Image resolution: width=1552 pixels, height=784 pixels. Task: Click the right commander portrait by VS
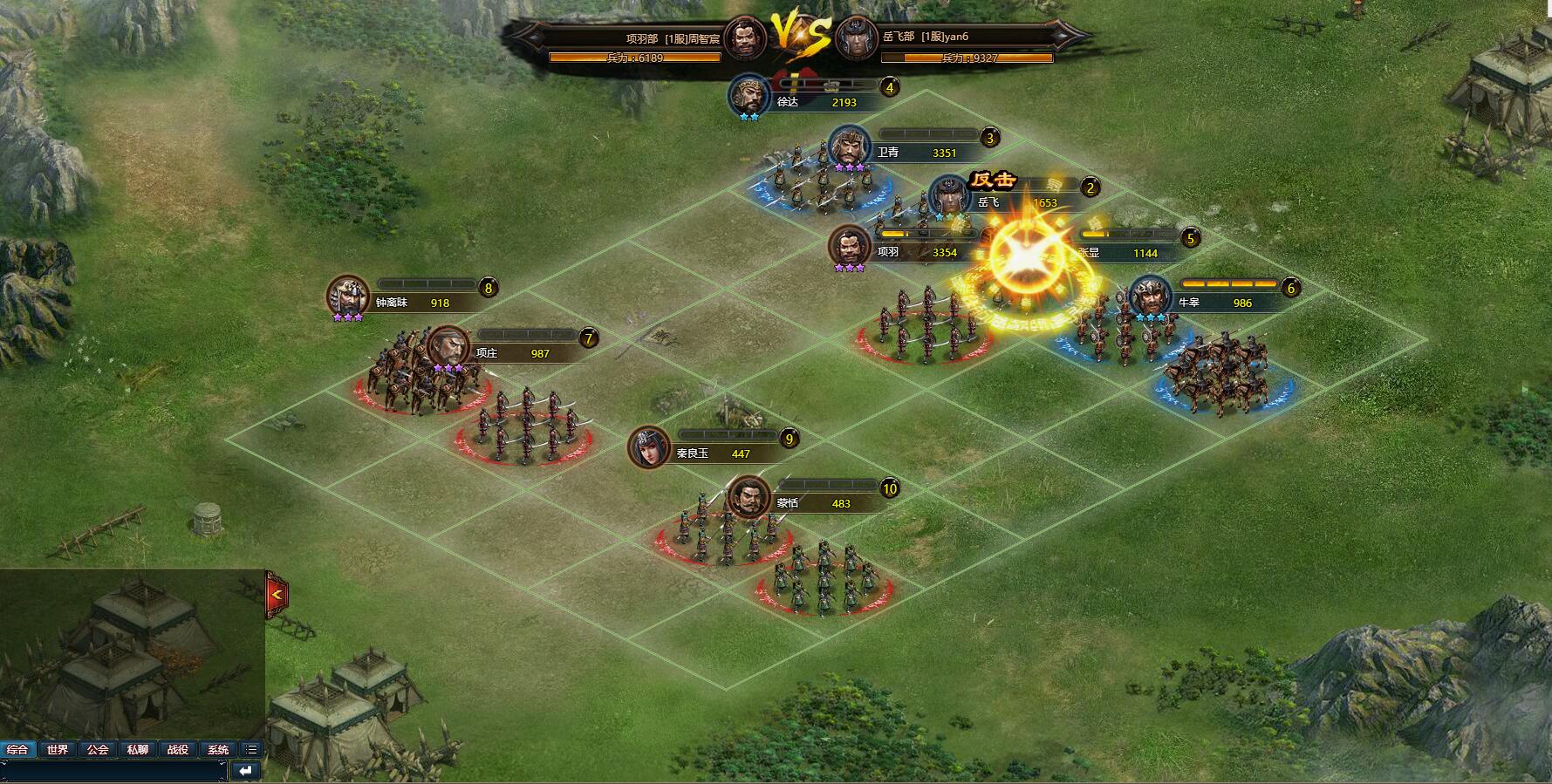[x=856, y=38]
